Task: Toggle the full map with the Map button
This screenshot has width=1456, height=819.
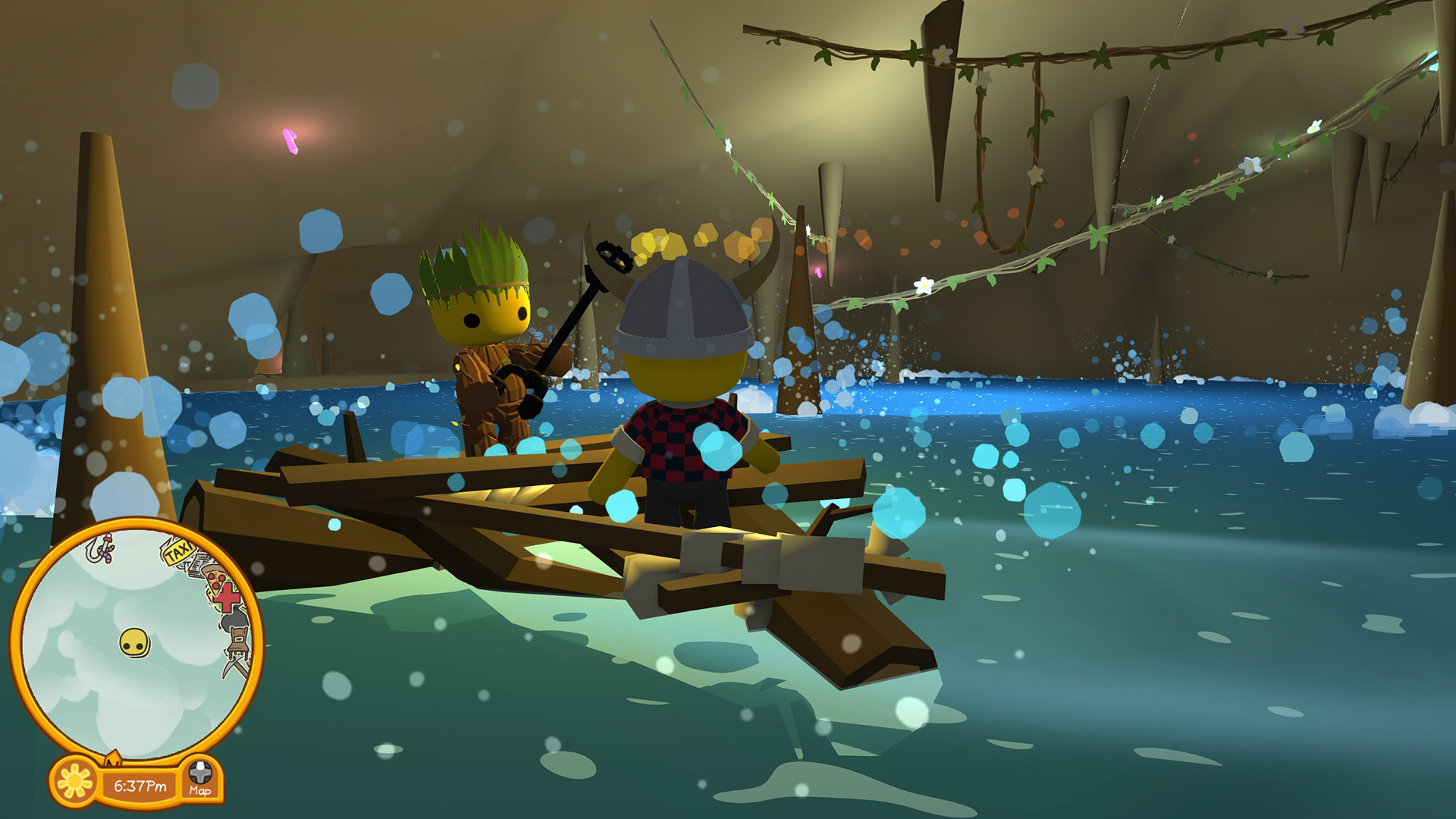Action: coord(200,789)
